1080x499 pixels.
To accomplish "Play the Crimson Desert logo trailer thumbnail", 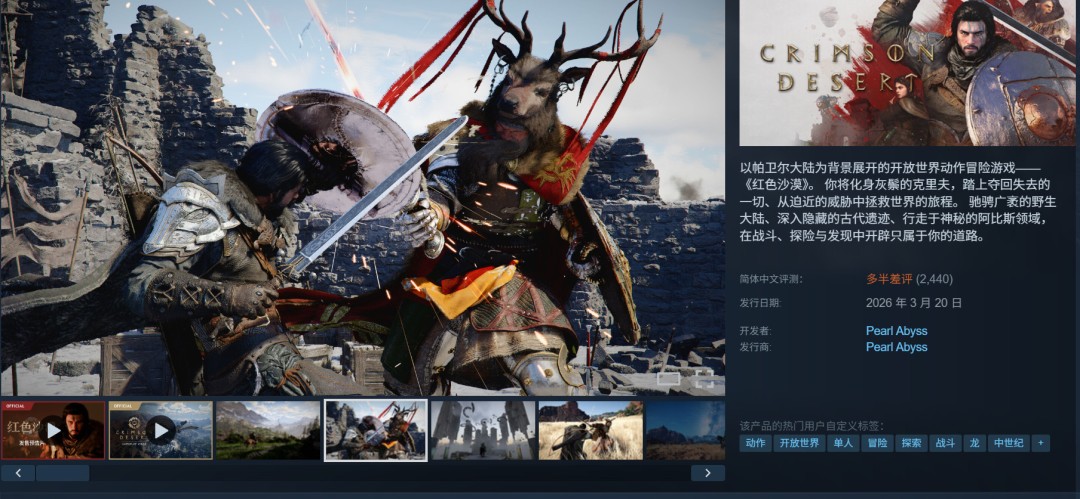I will (x=160, y=430).
